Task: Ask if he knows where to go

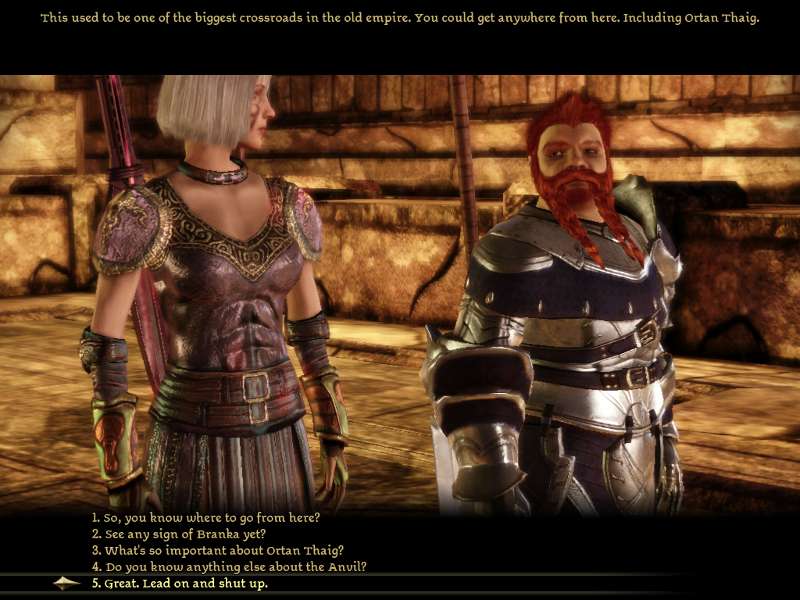Action: 212,518
